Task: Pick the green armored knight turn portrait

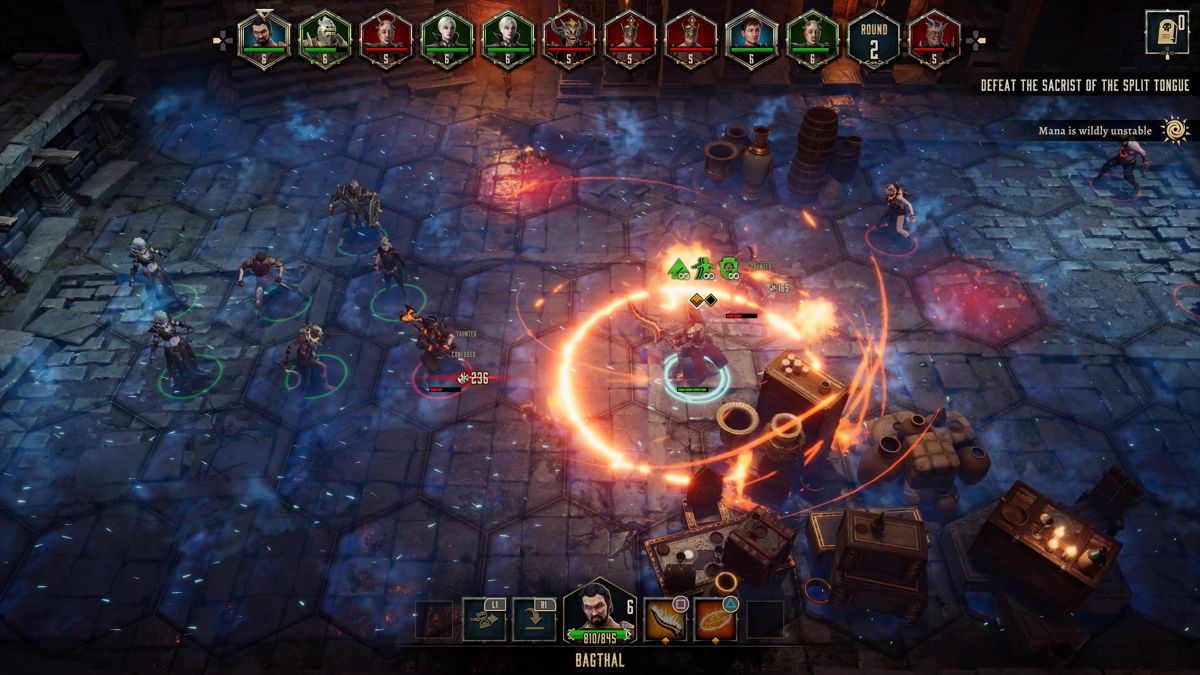Action: coord(325,39)
